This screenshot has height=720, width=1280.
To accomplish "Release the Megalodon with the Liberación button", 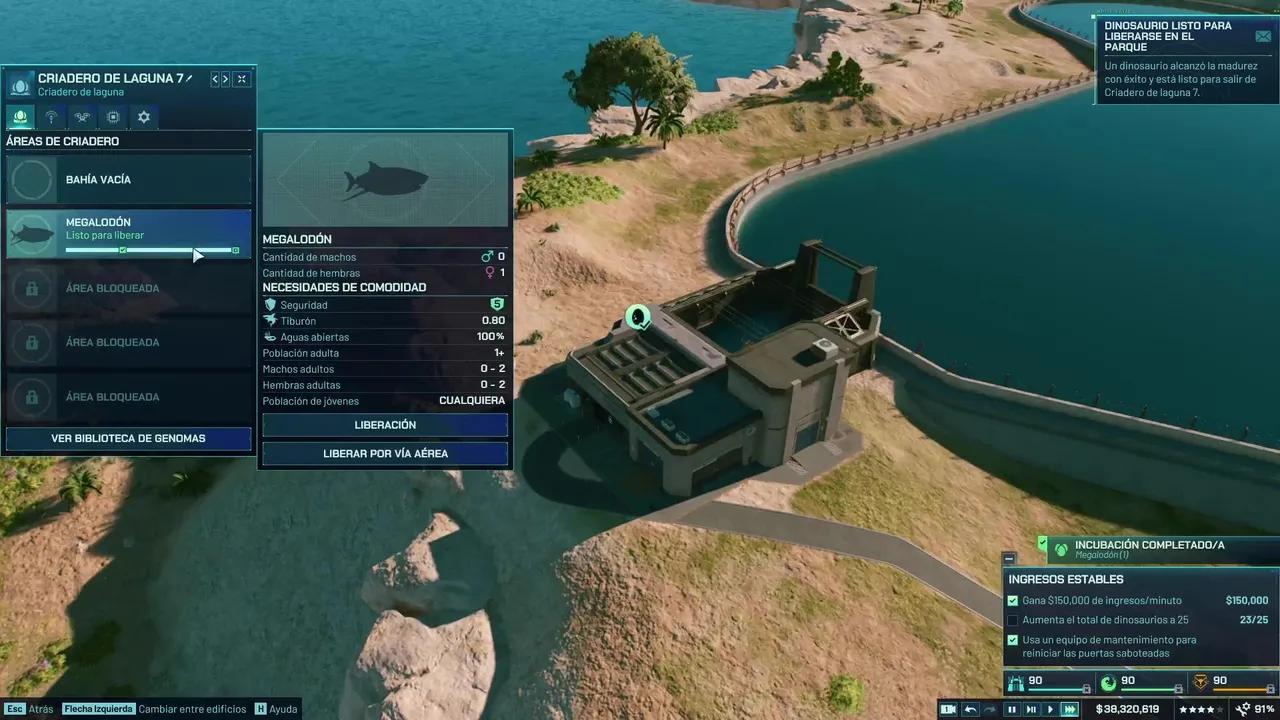I will [385, 425].
